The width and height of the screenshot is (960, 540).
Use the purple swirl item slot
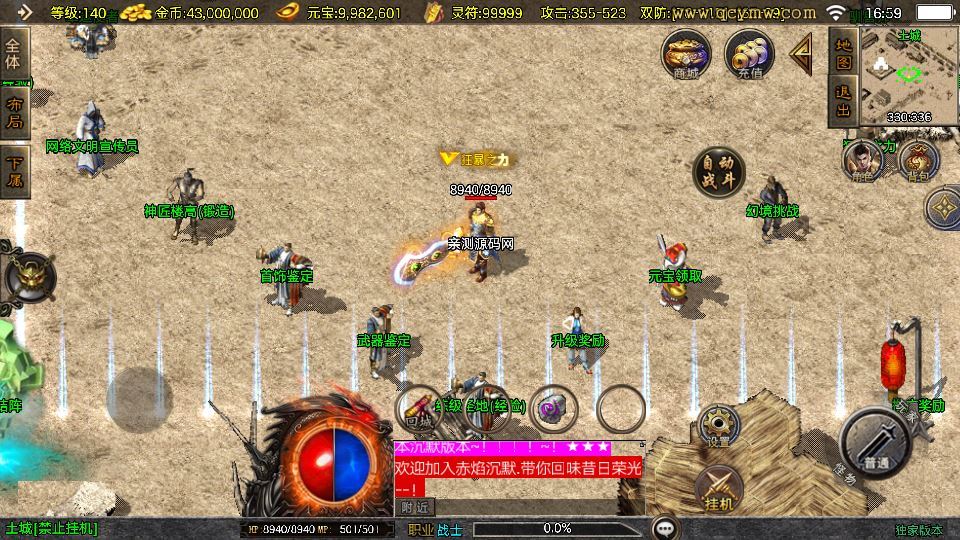point(553,408)
